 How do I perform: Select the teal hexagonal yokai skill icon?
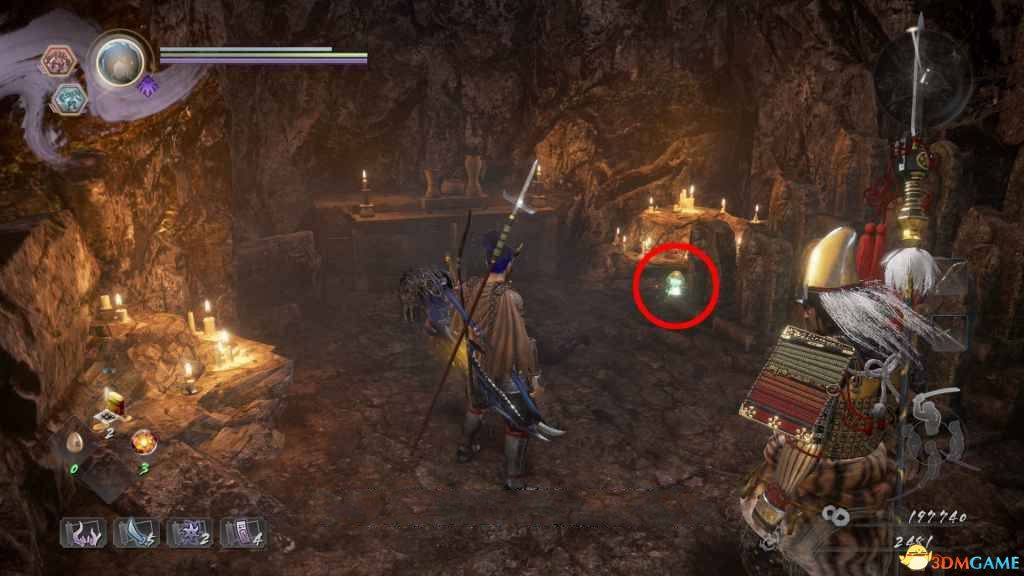coord(69,97)
